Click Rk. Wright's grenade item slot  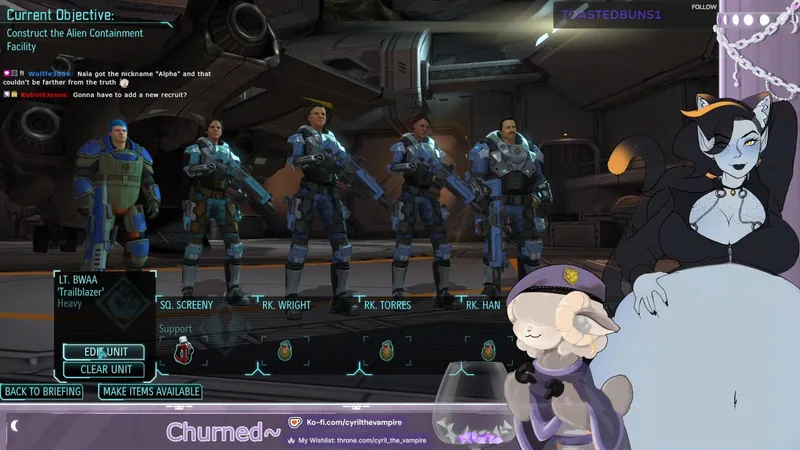click(x=286, y=350)
